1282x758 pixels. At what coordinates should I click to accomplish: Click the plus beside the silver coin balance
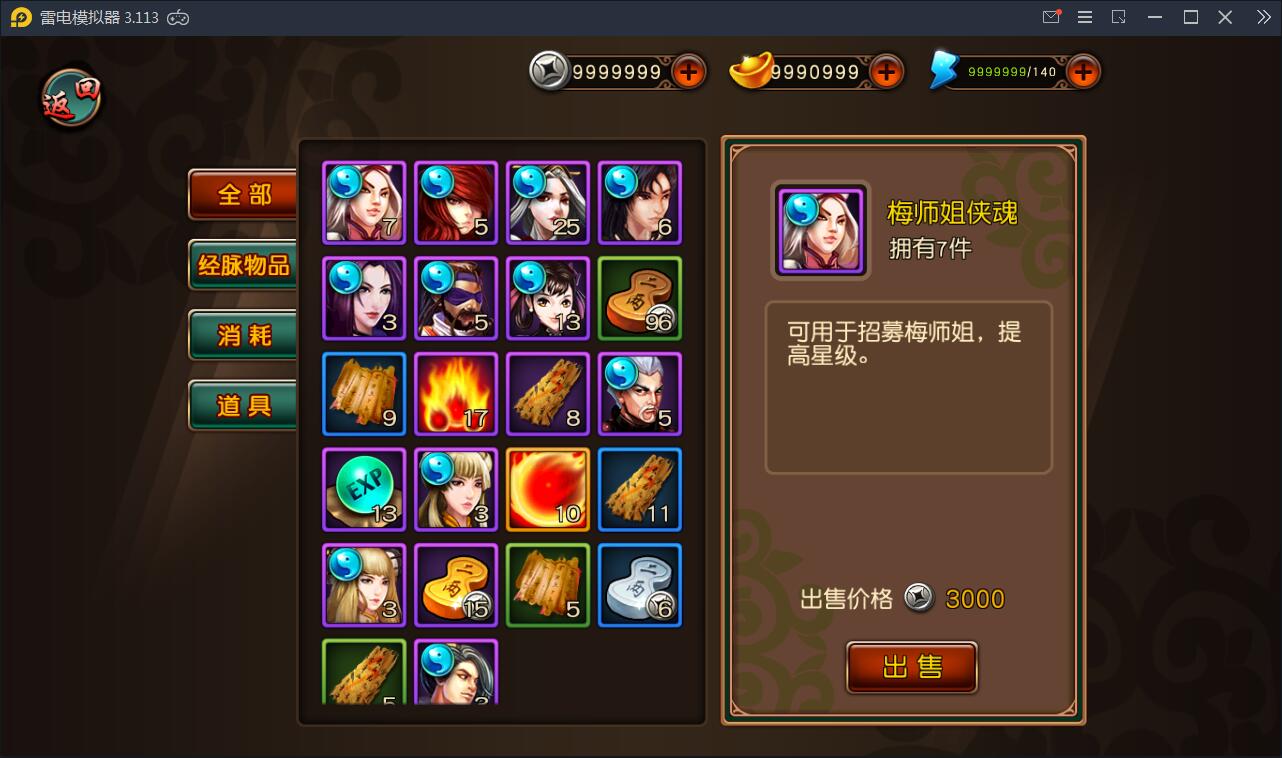click(688, 71)
